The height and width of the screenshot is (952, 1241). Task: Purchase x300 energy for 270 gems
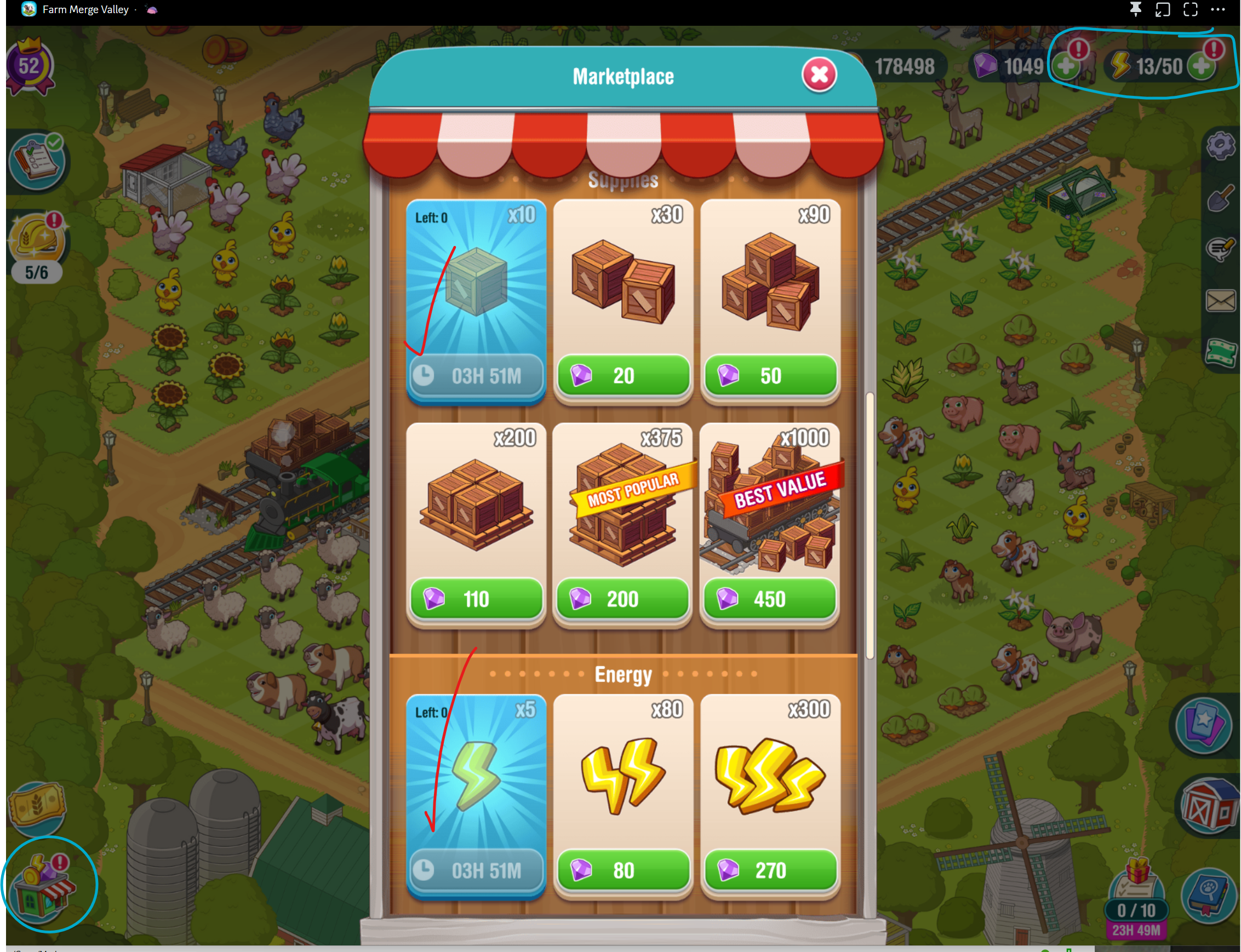[x=770, y=870]
